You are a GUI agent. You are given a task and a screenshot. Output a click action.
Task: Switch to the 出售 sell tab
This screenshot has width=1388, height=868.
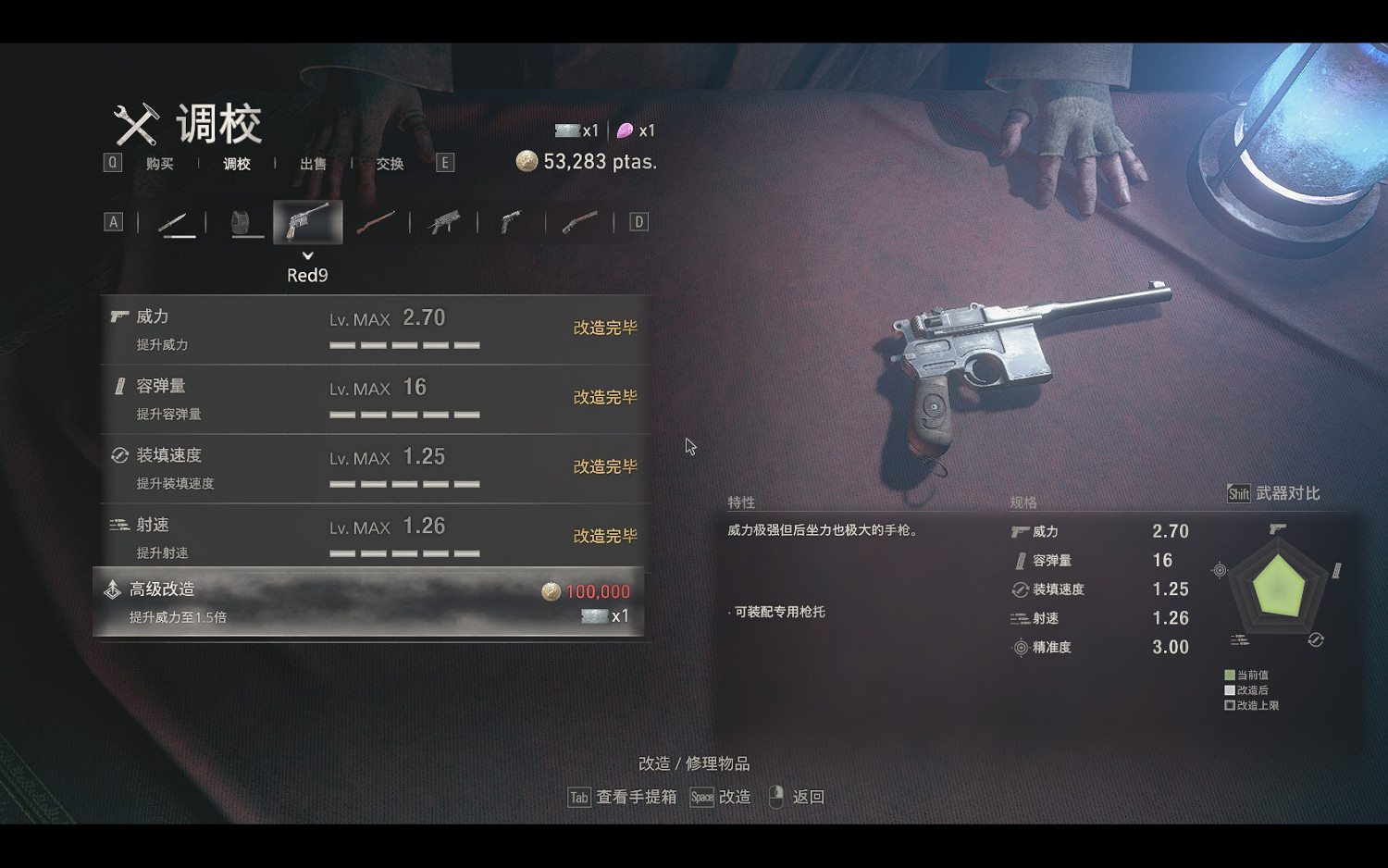pyautogui.click(x=312, y=164)
